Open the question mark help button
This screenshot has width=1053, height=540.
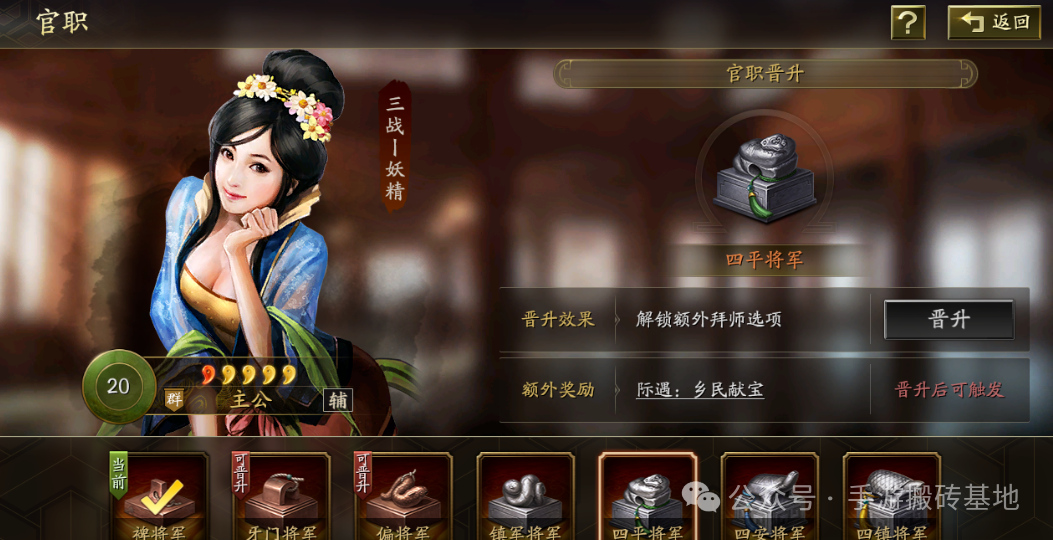908,22
